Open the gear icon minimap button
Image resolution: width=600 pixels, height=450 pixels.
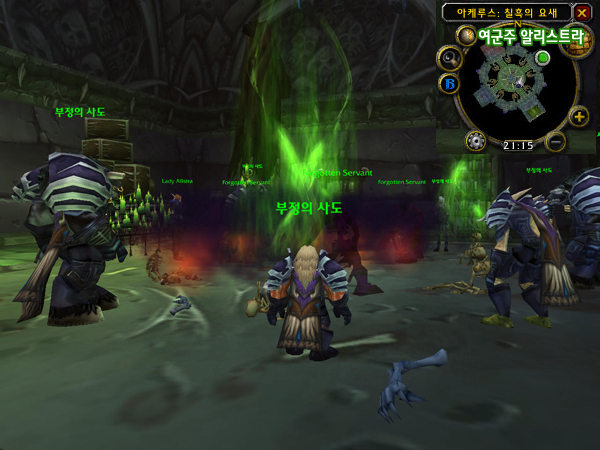click(477, 140)
